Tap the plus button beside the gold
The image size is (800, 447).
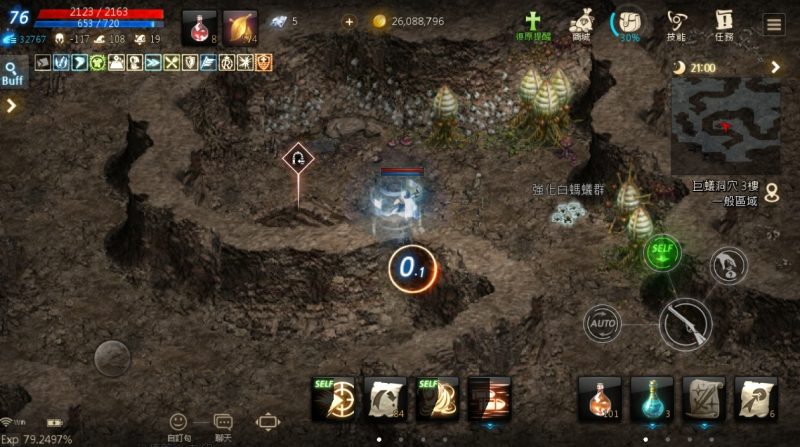(x=348, y=21)
